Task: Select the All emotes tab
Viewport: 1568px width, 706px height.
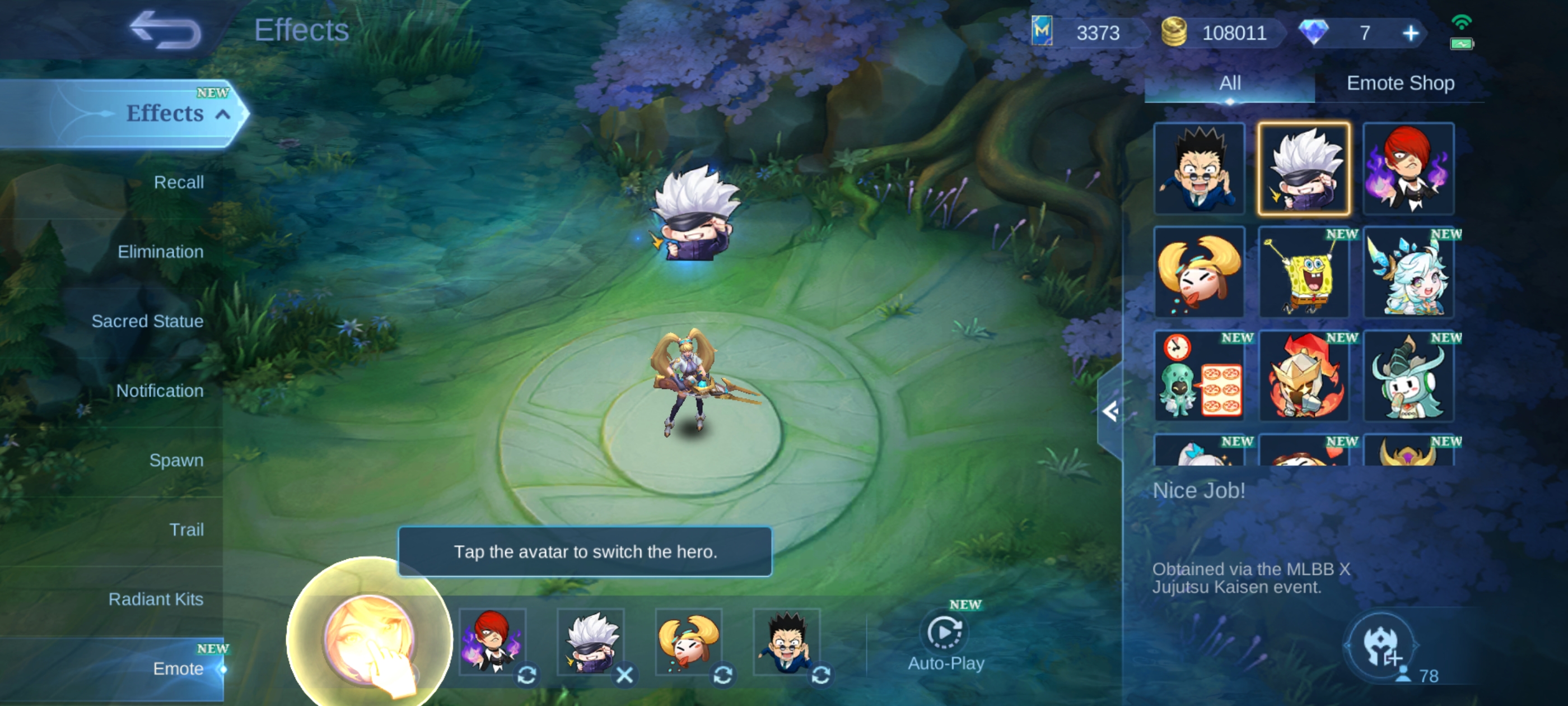Action: tap(1230, 83)
